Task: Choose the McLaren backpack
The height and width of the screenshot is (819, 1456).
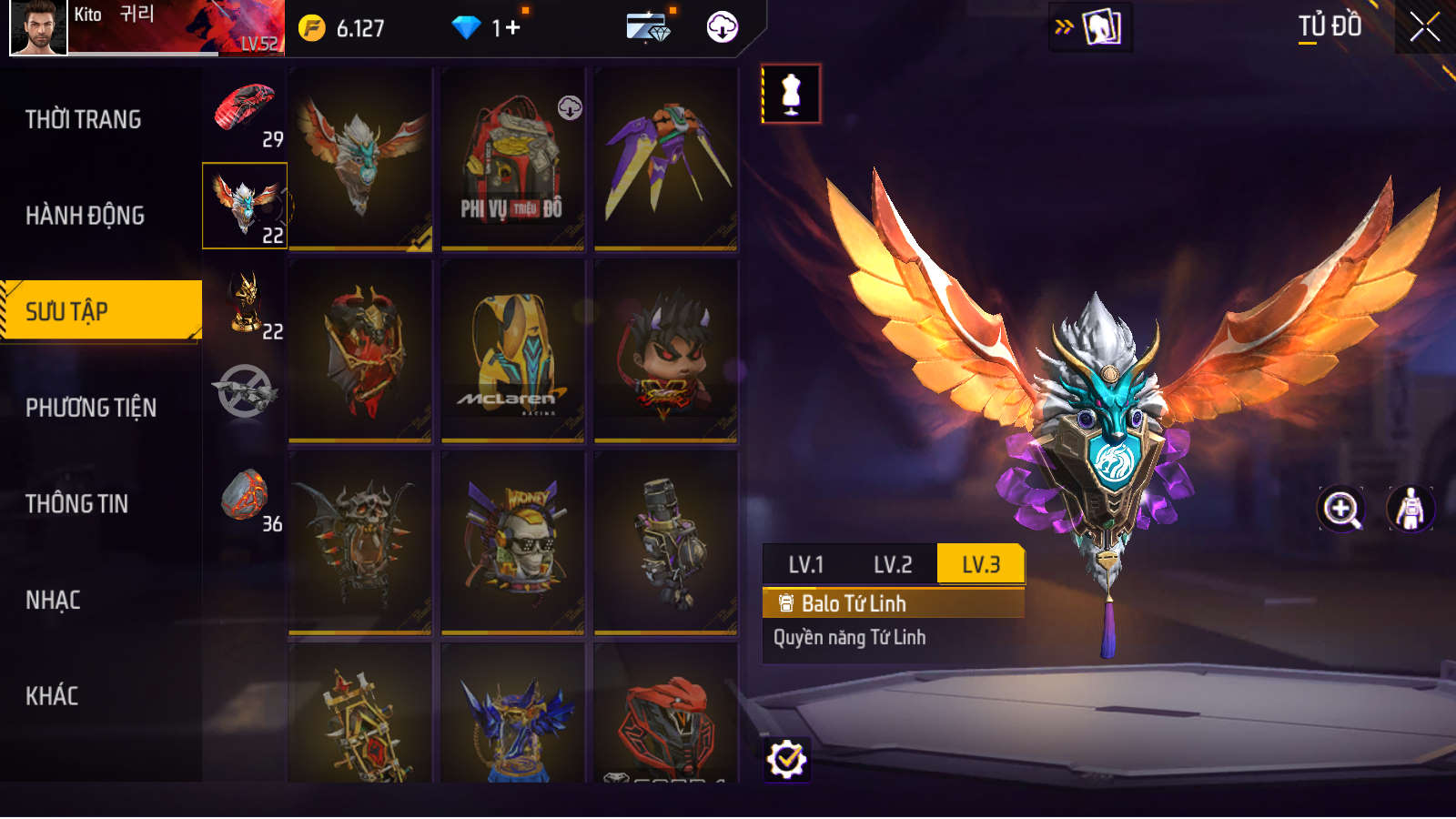Action: 512,351
